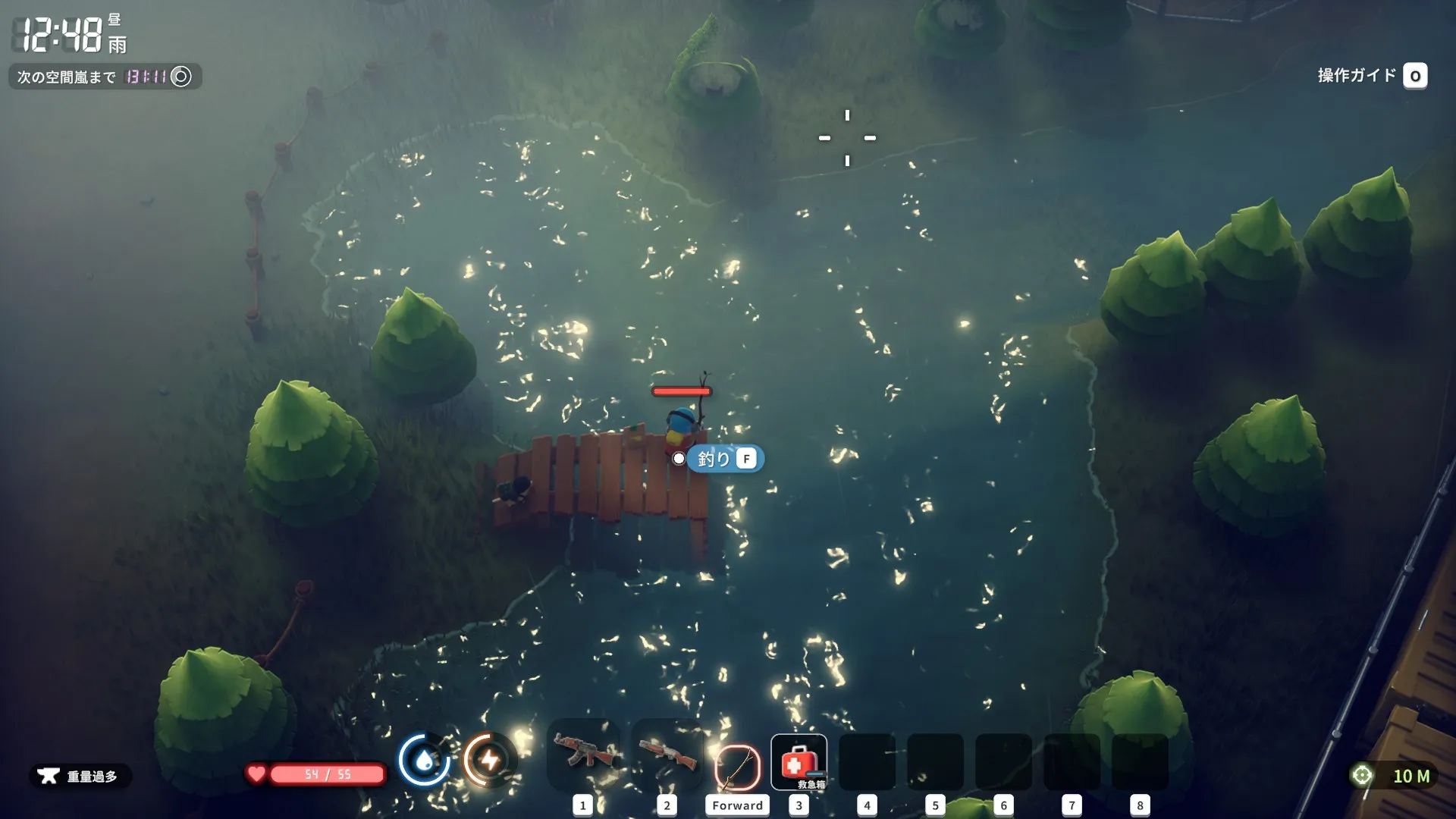Click the 重量過多 overweight indicator
1456x819 pixels.
(x=80, y=776)
